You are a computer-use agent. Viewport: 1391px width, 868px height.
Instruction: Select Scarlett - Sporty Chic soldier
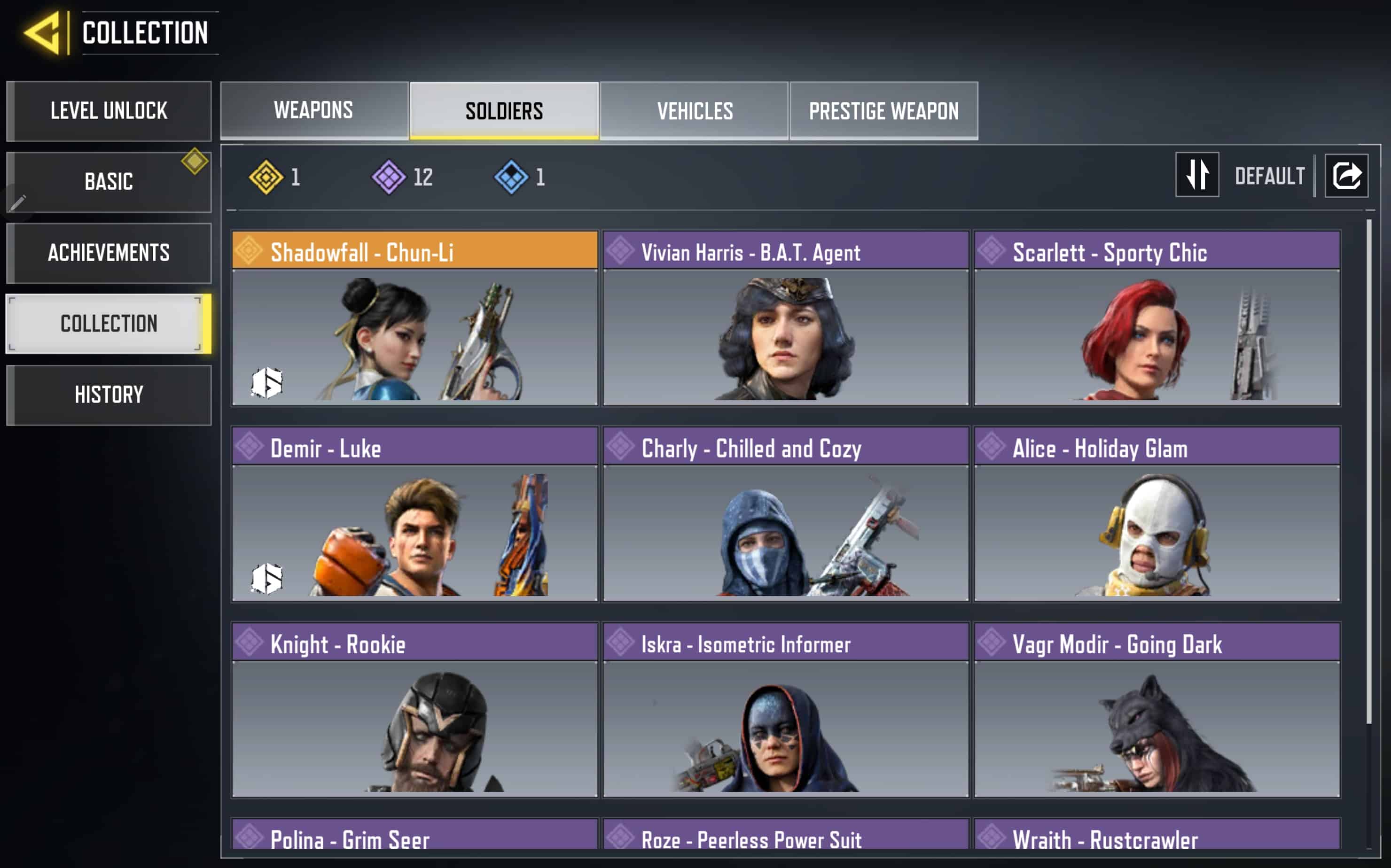point(1157,318)
